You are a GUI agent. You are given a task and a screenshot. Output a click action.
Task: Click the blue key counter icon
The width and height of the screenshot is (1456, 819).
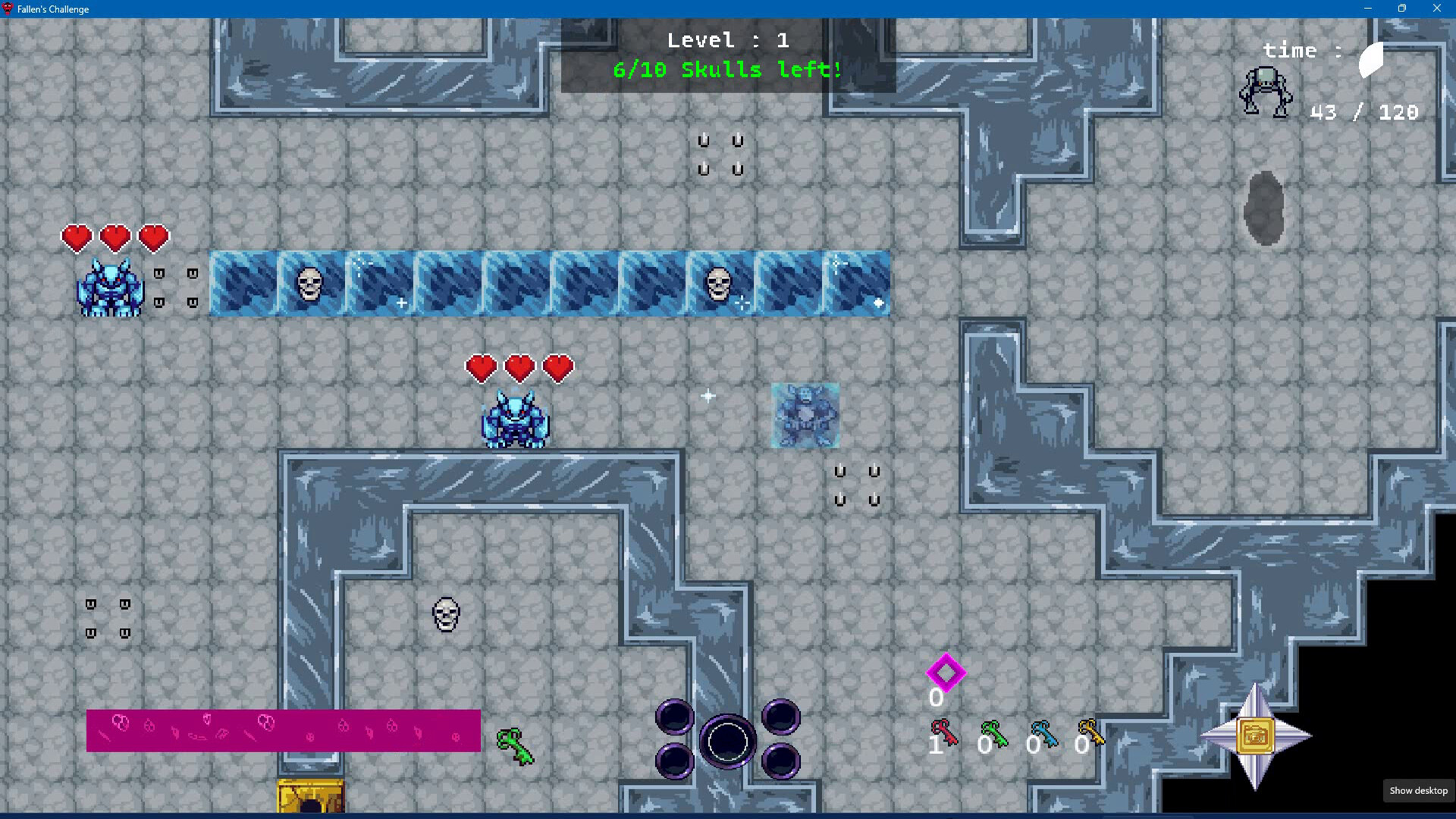click(1043, 732)
